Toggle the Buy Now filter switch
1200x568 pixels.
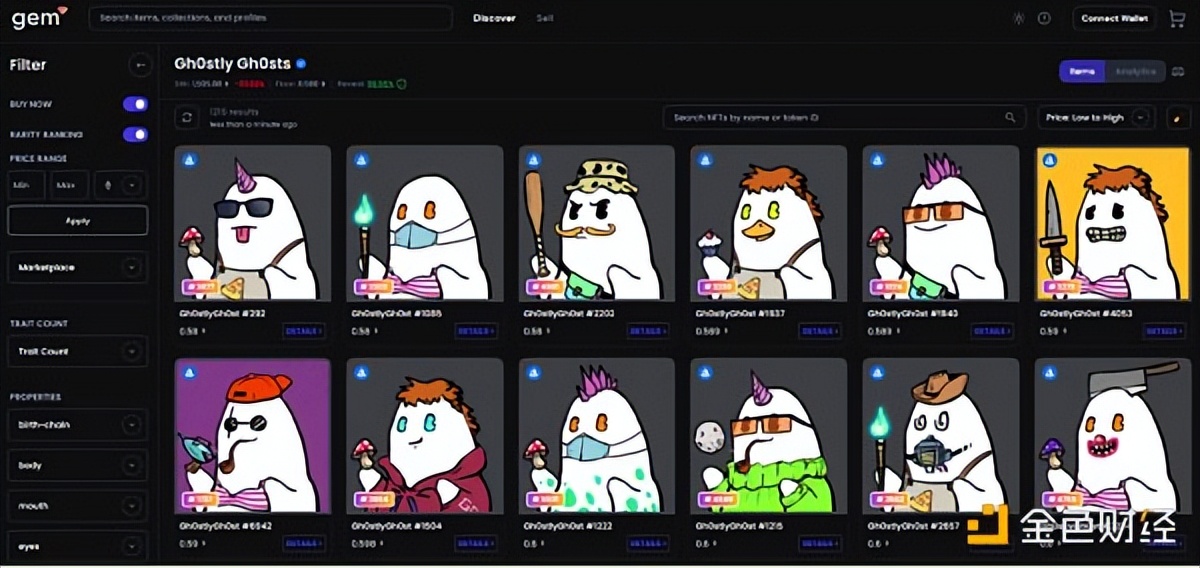click(x=135, y=104)
